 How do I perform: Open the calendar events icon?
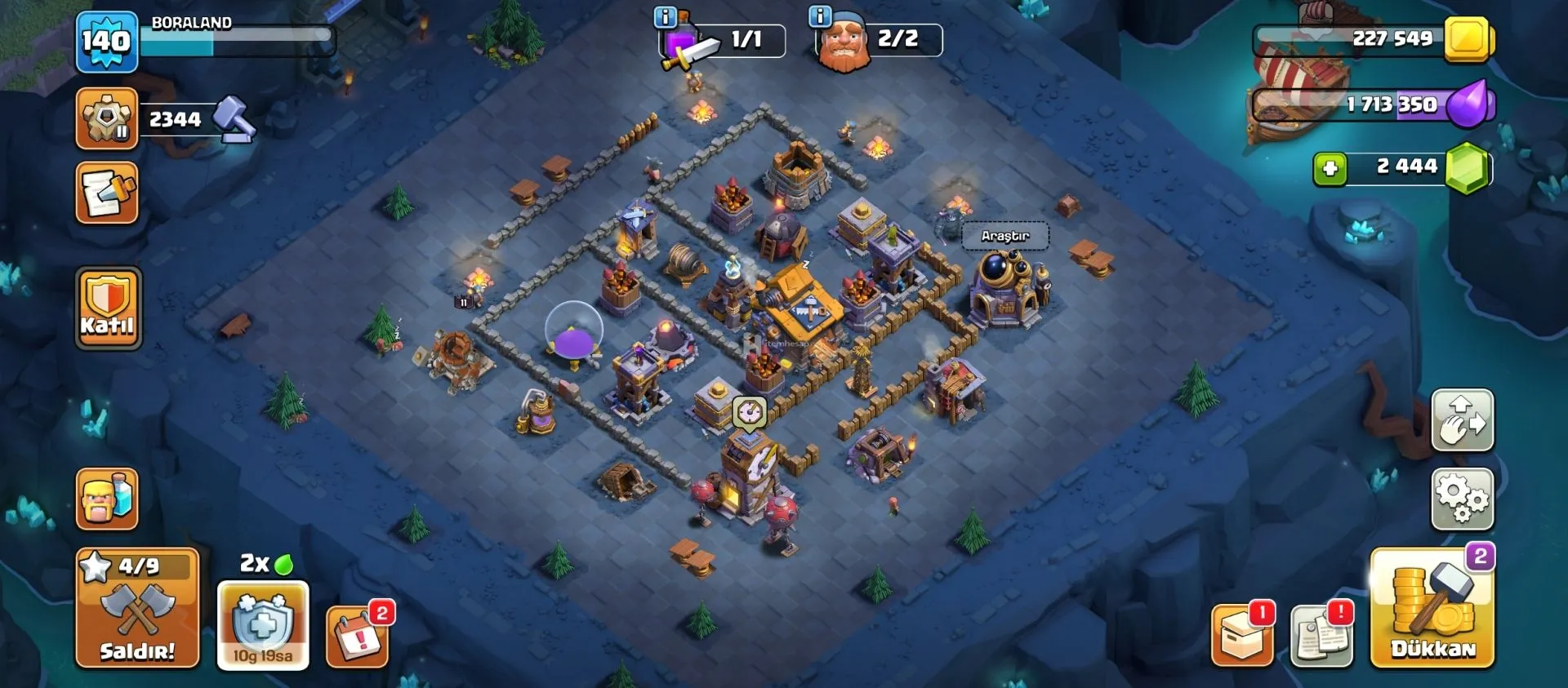pos(358,637)
